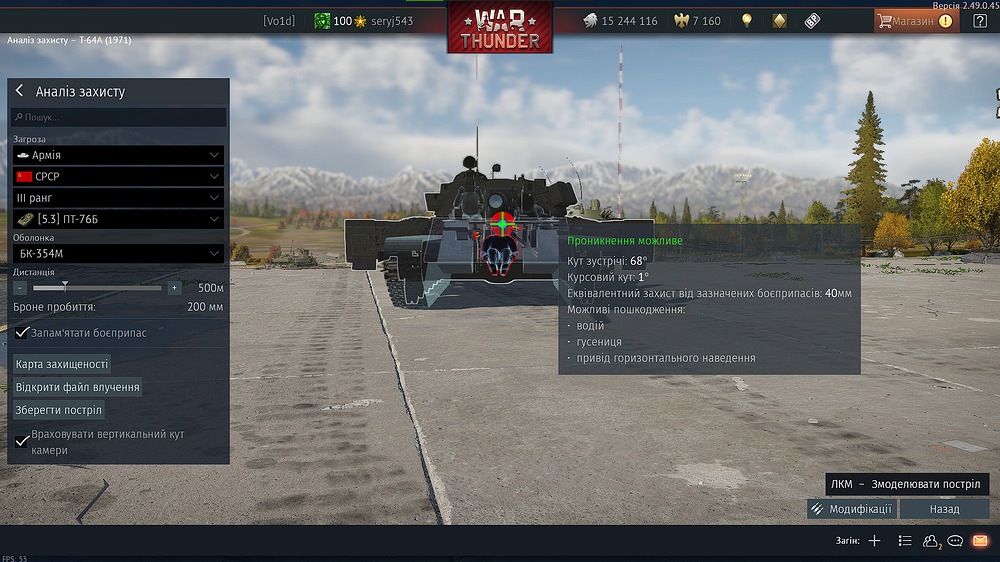Open the СРСР nation dropdown
Screen dimensions: 1000x562
tap(118, 176)
